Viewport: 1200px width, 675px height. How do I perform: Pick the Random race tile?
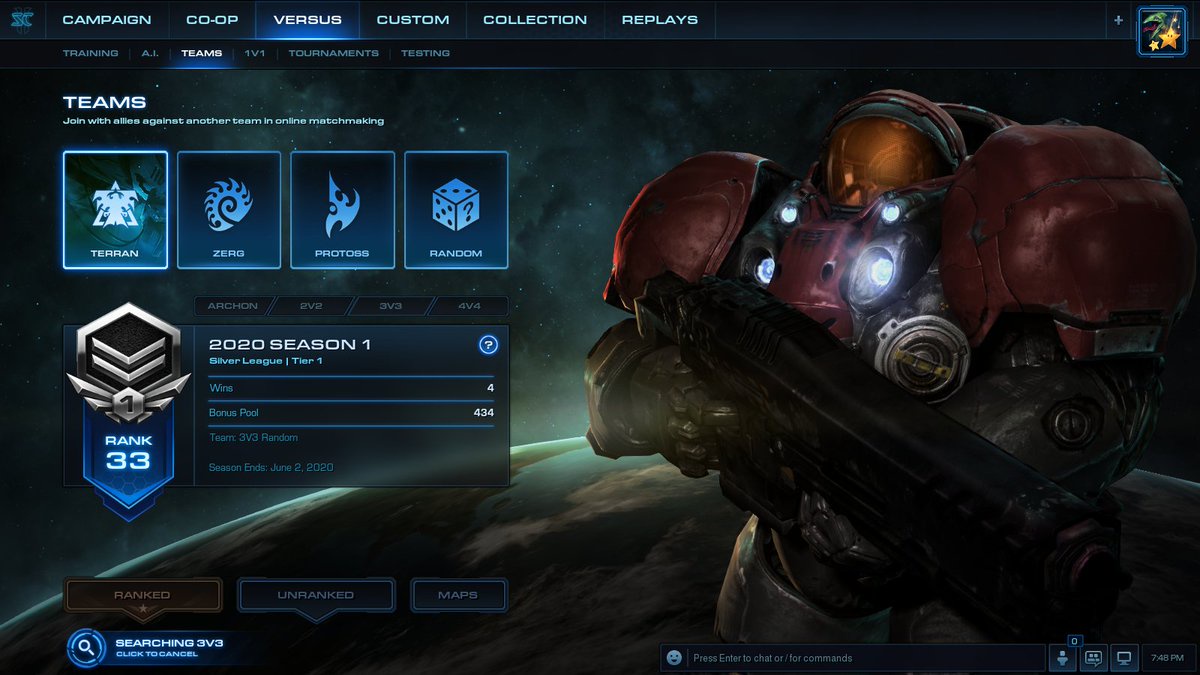(x=456, y=210)
